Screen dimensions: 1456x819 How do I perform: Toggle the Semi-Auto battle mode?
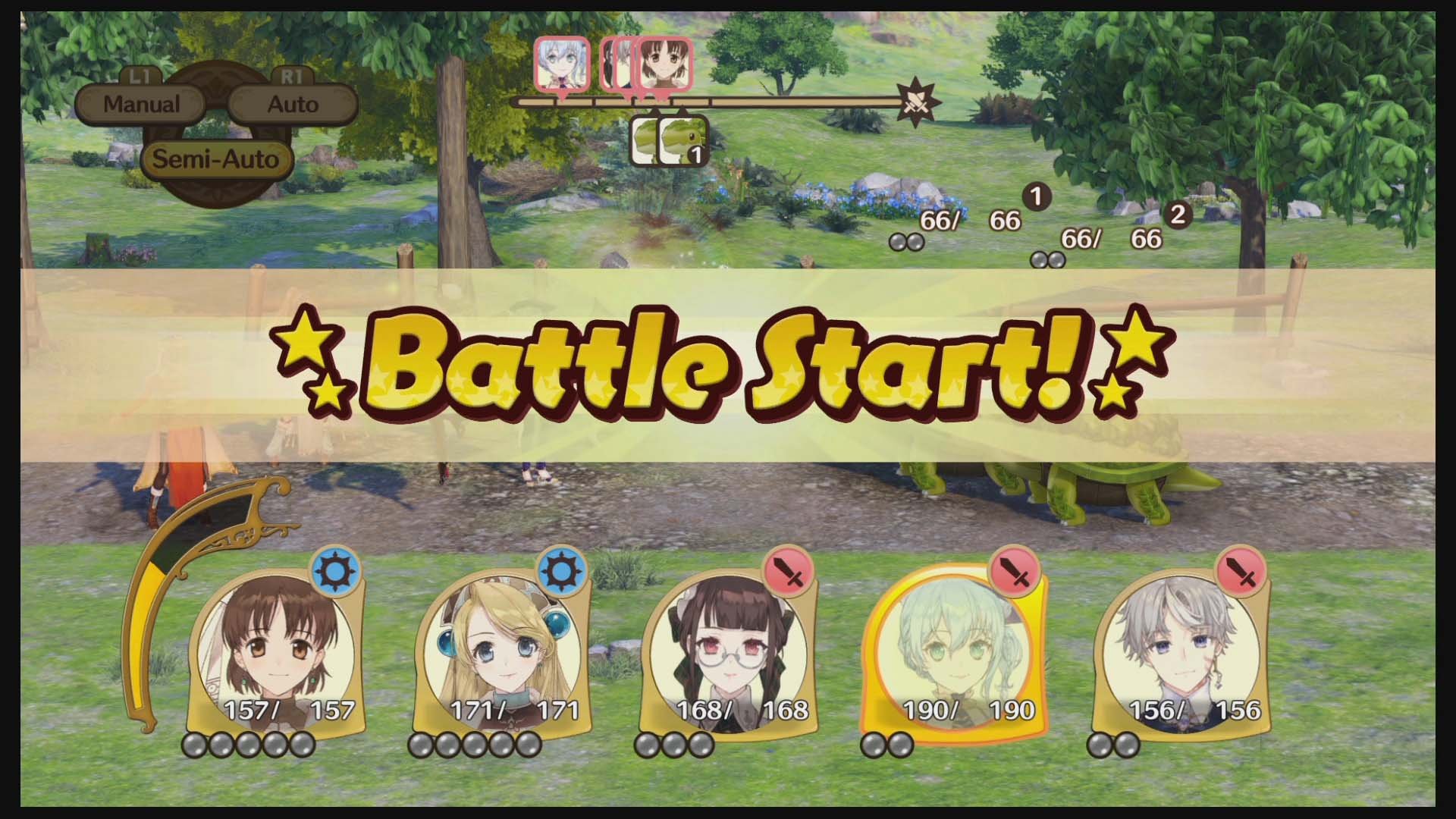[216, 160]
